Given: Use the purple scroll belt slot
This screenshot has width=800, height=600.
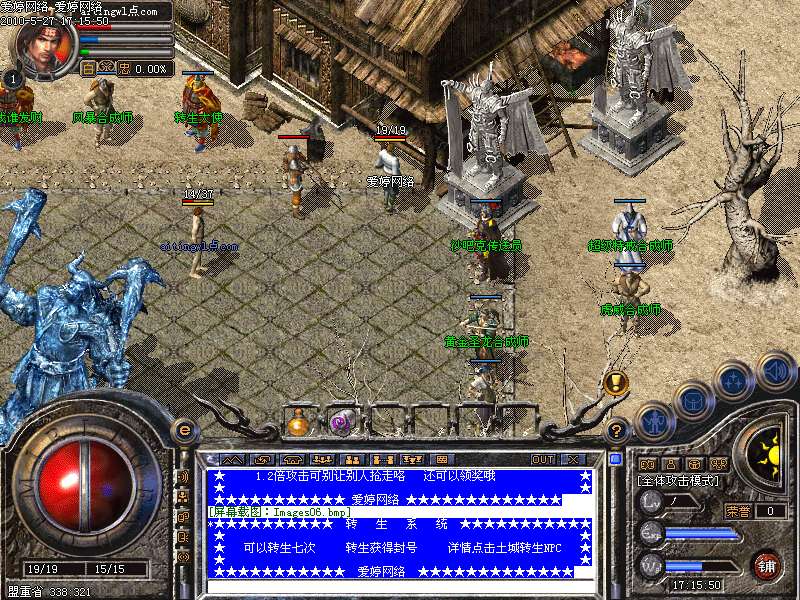Looking at the screenshot, I should (342, 422).
